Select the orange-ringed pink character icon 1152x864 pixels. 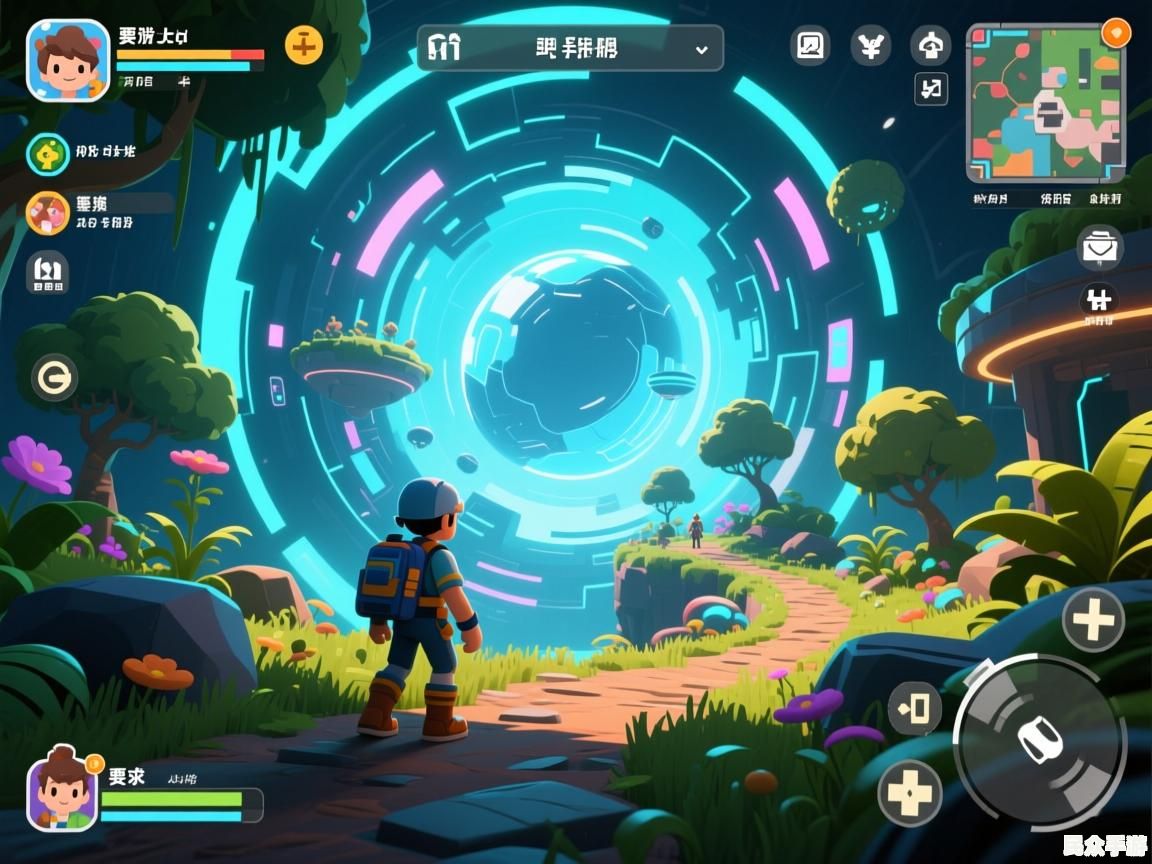(46, 212)
